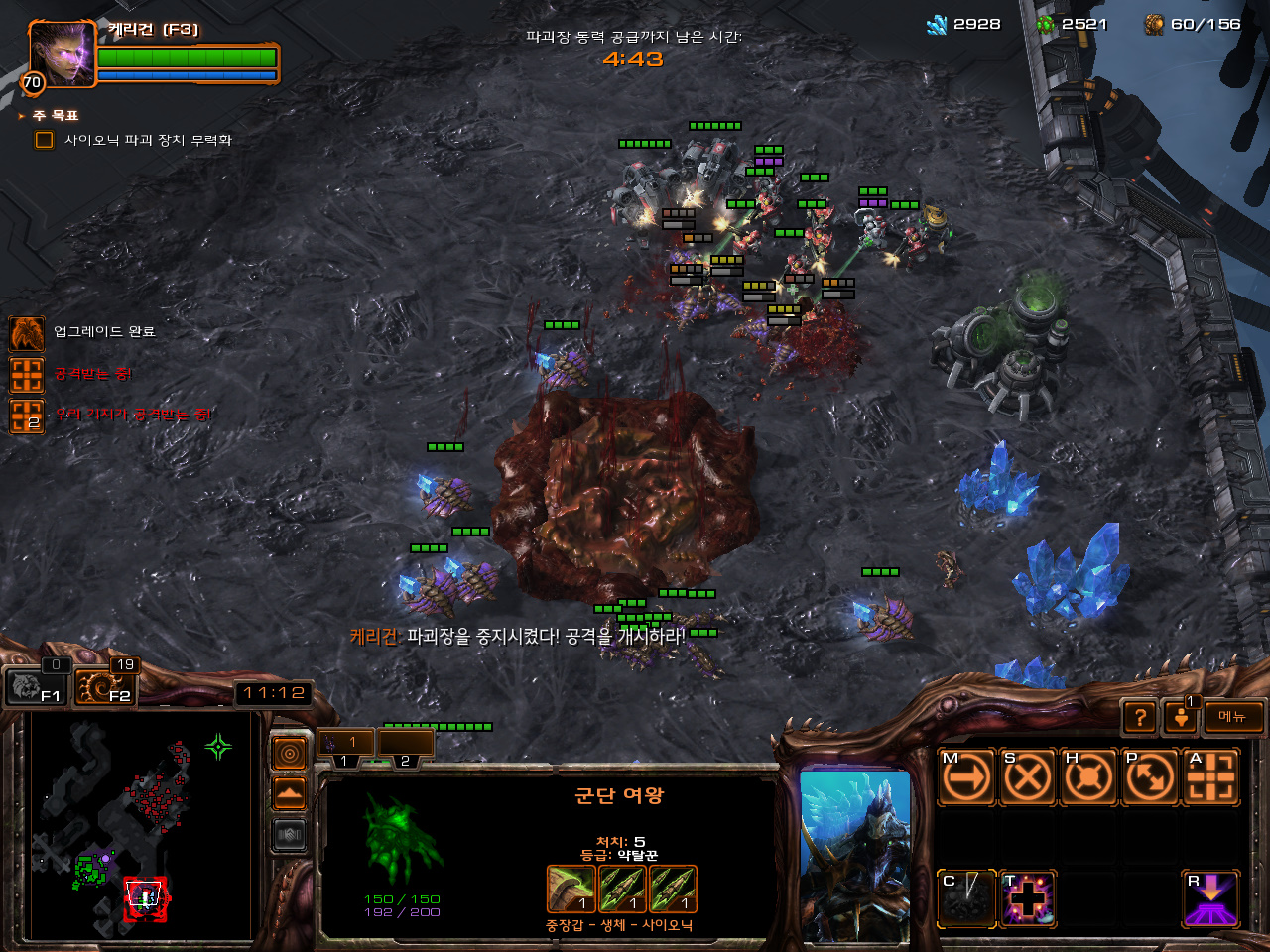Click the Creep Tumor ability icon
The width and height of the screenshot is (1270, 952).
966,898
